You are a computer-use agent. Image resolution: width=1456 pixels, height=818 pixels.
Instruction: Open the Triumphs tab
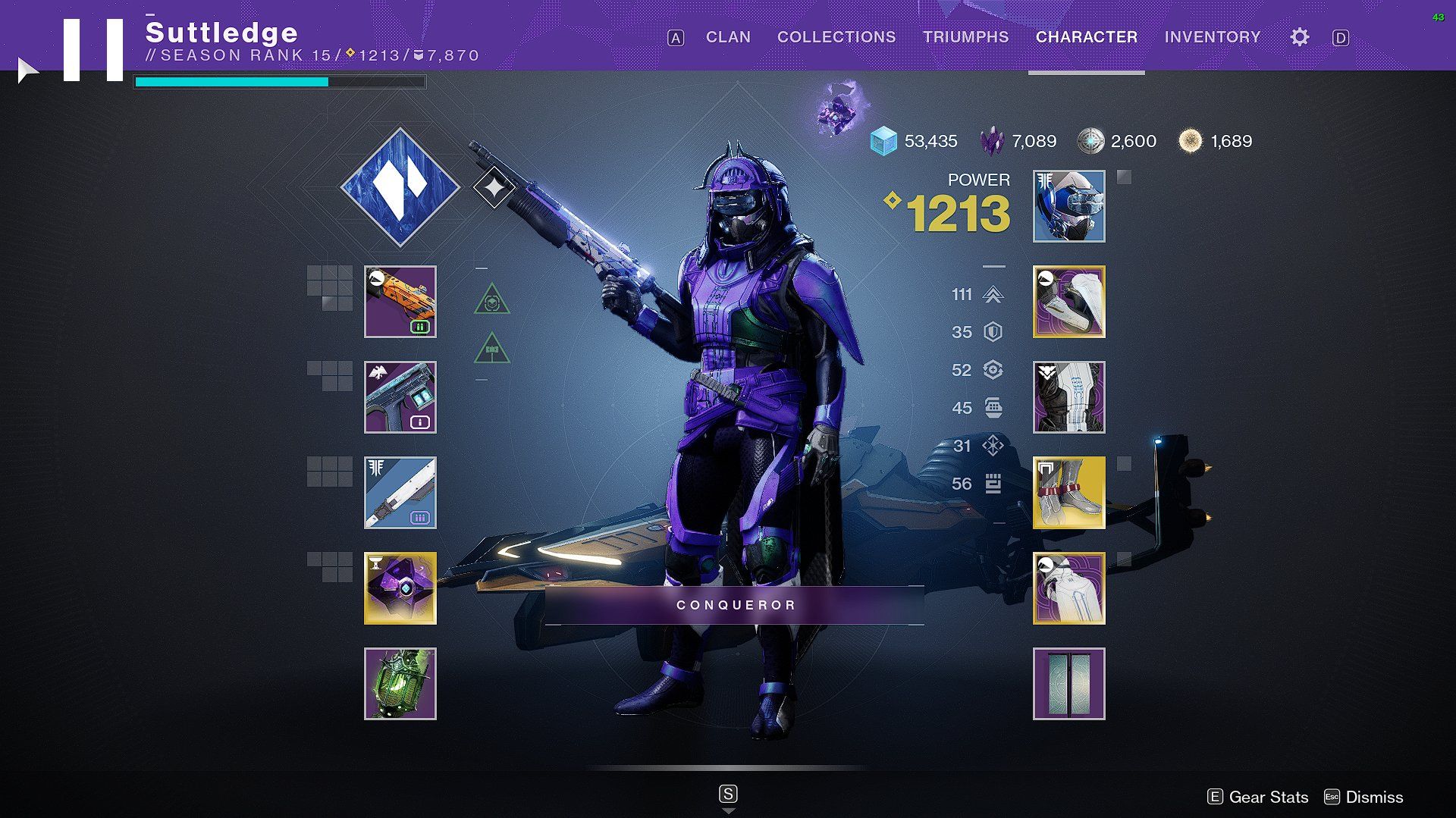click(966, 37)
